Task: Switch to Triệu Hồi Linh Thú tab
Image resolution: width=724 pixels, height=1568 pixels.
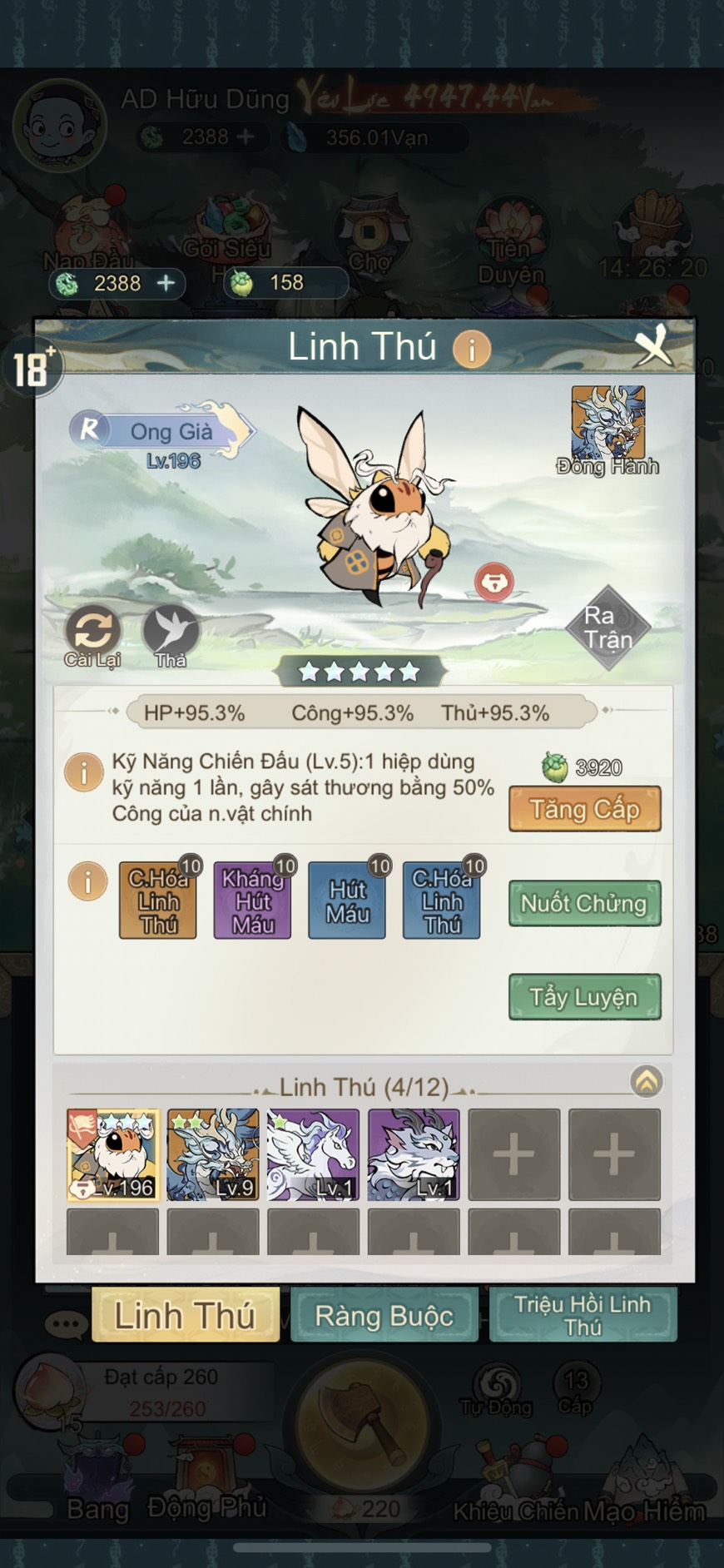Action: coord(583,1315)
